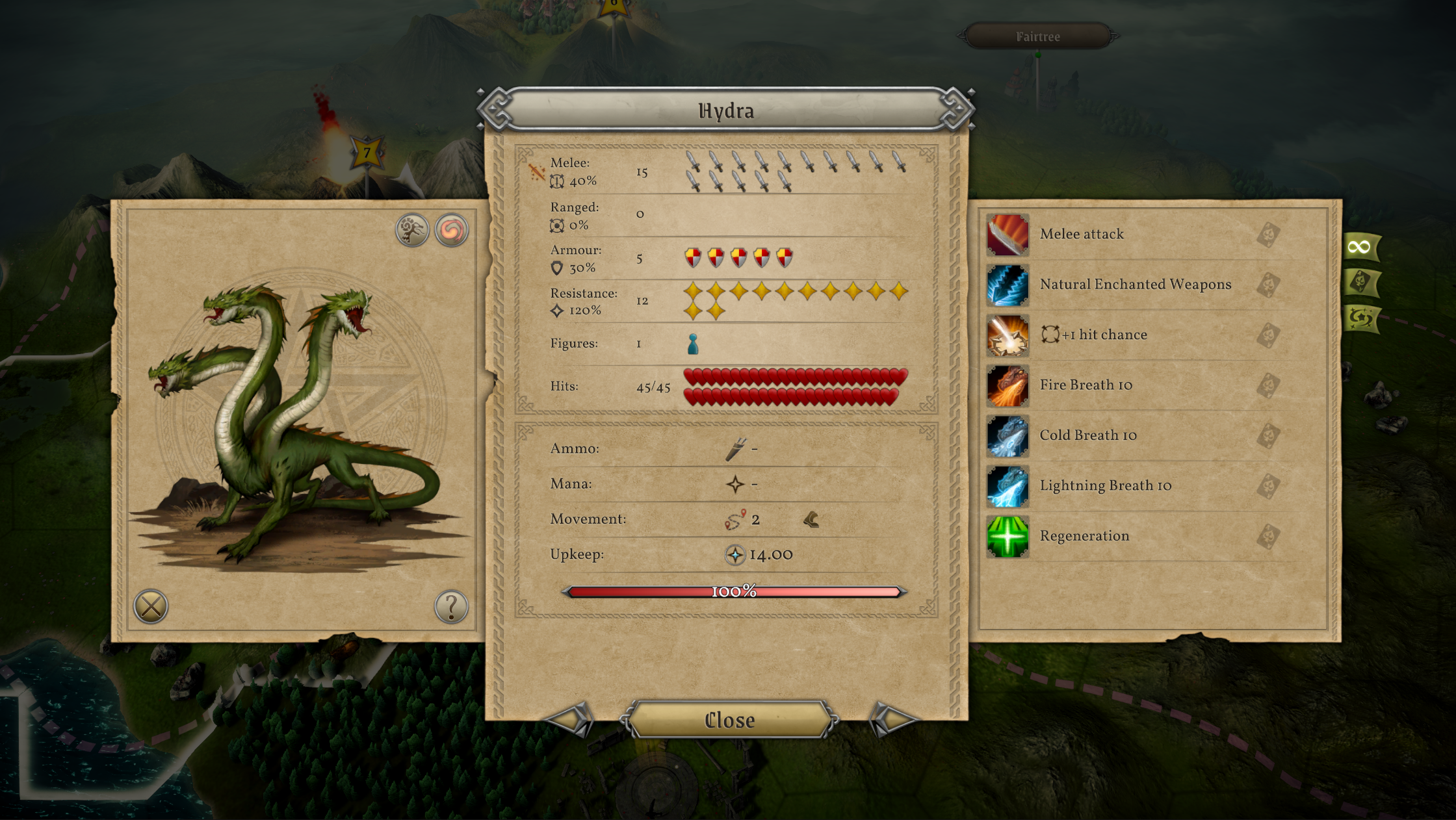This screenshot has height=820, width=1456.
Task: Select the Cold Breath 10 ability
Action: tap(1088, 435)
